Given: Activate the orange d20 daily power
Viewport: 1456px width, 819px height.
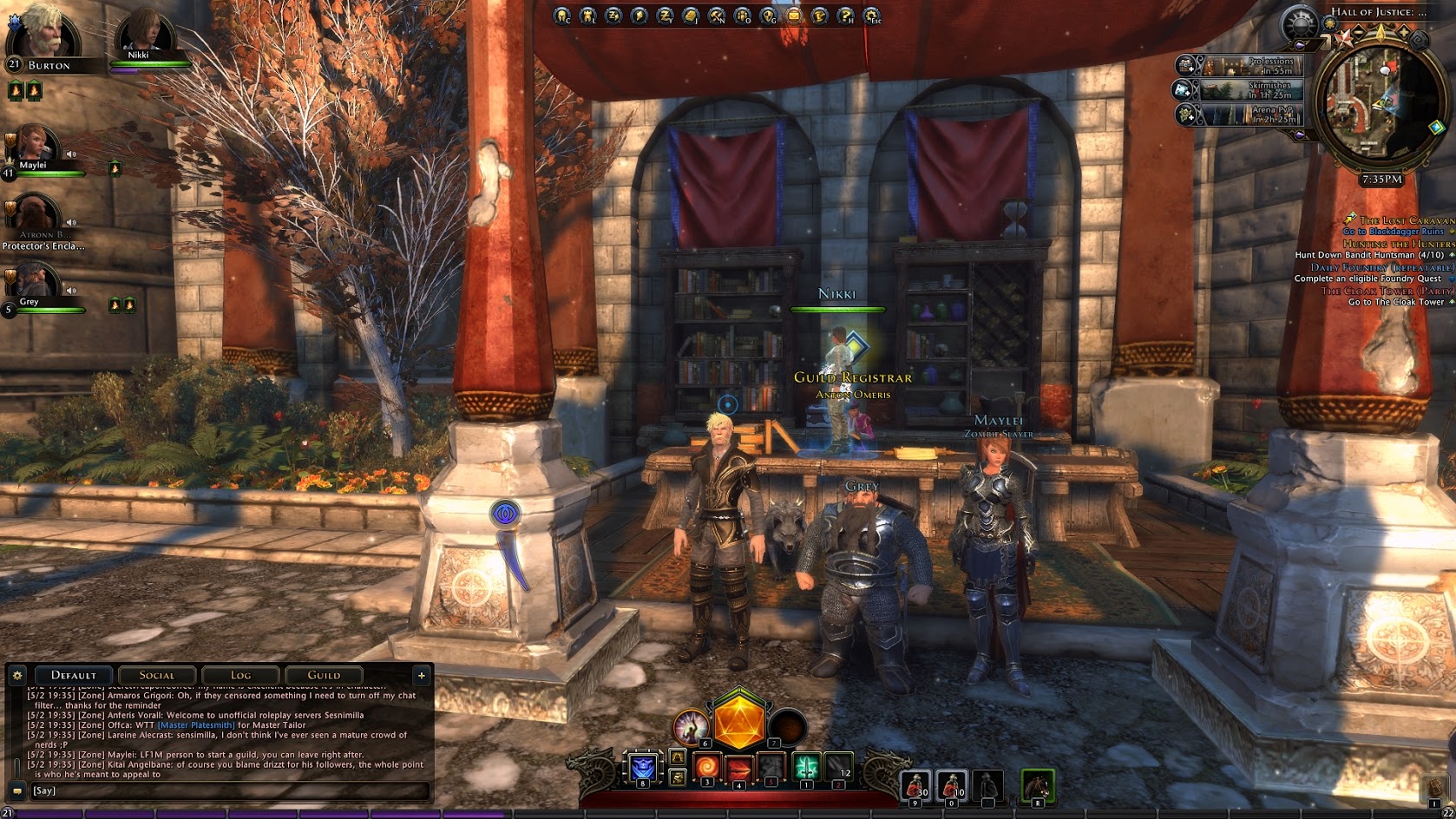Looking at the screenshot, I should [738, 722].
